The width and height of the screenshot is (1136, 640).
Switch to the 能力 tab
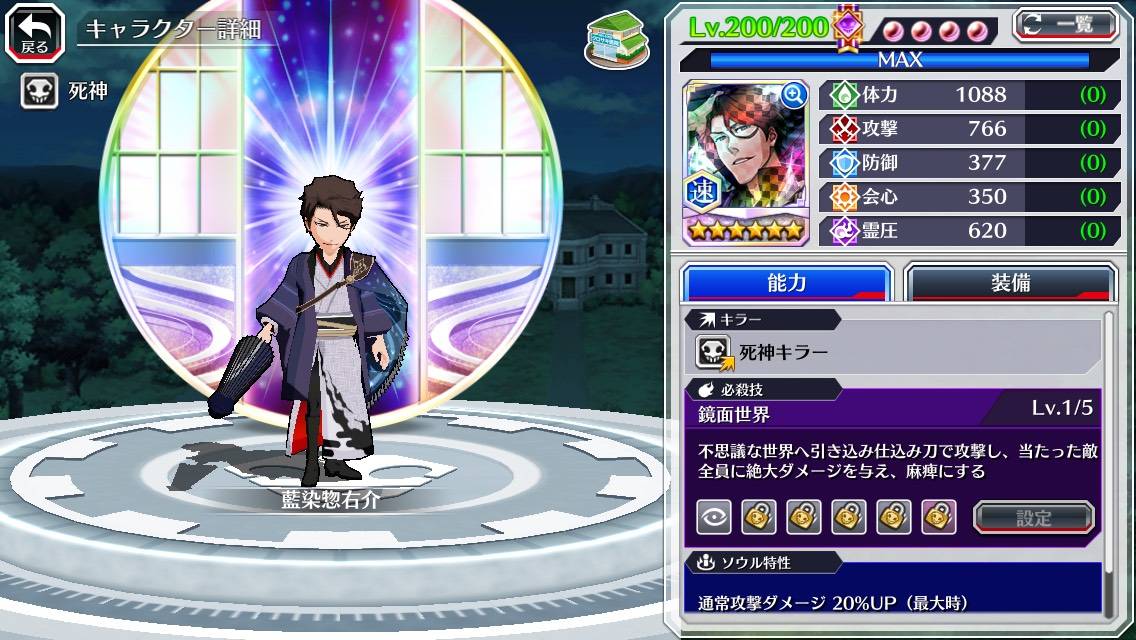[786, 283]
